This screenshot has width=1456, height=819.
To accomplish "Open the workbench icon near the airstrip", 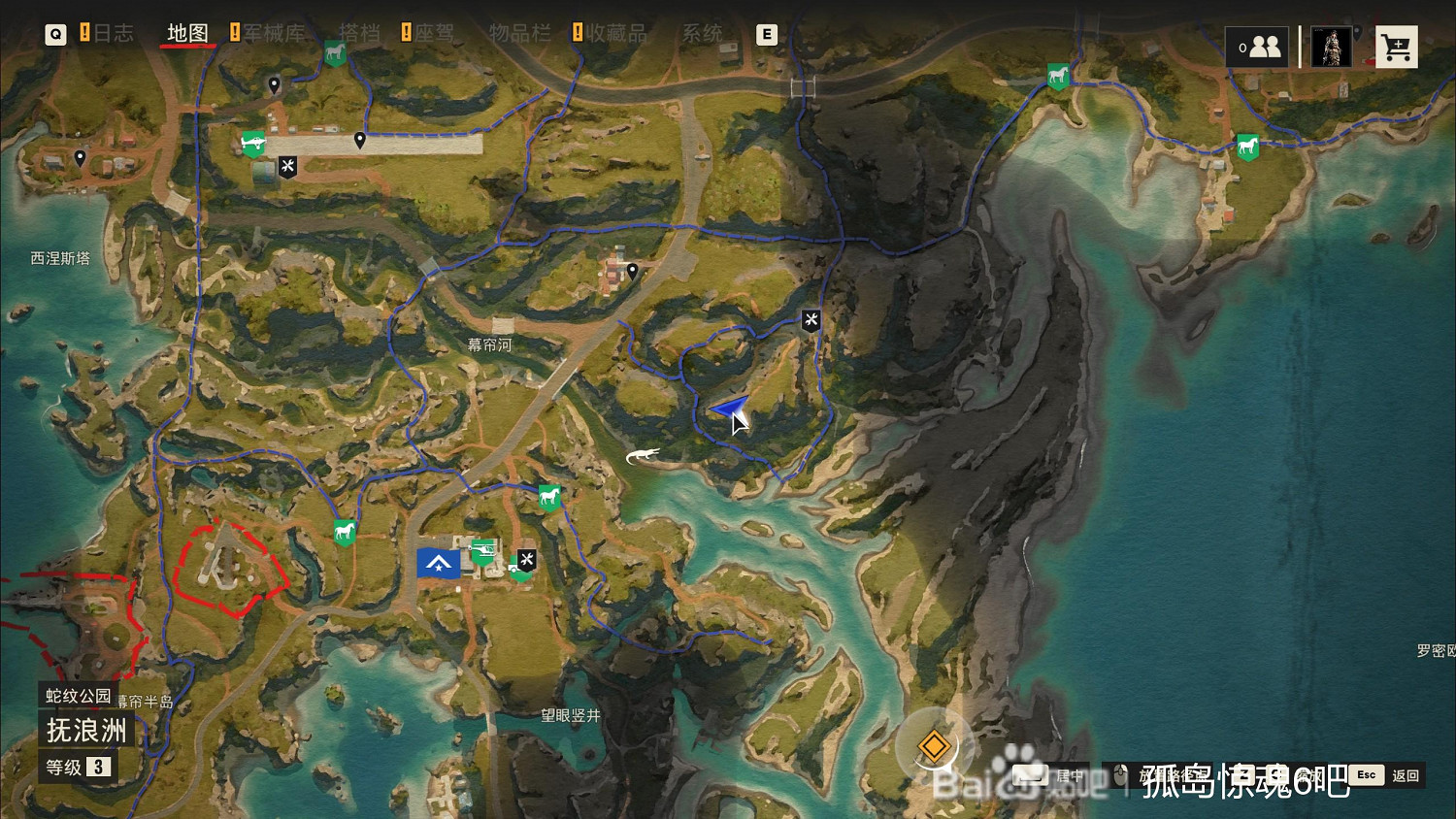I will point(286,166).
